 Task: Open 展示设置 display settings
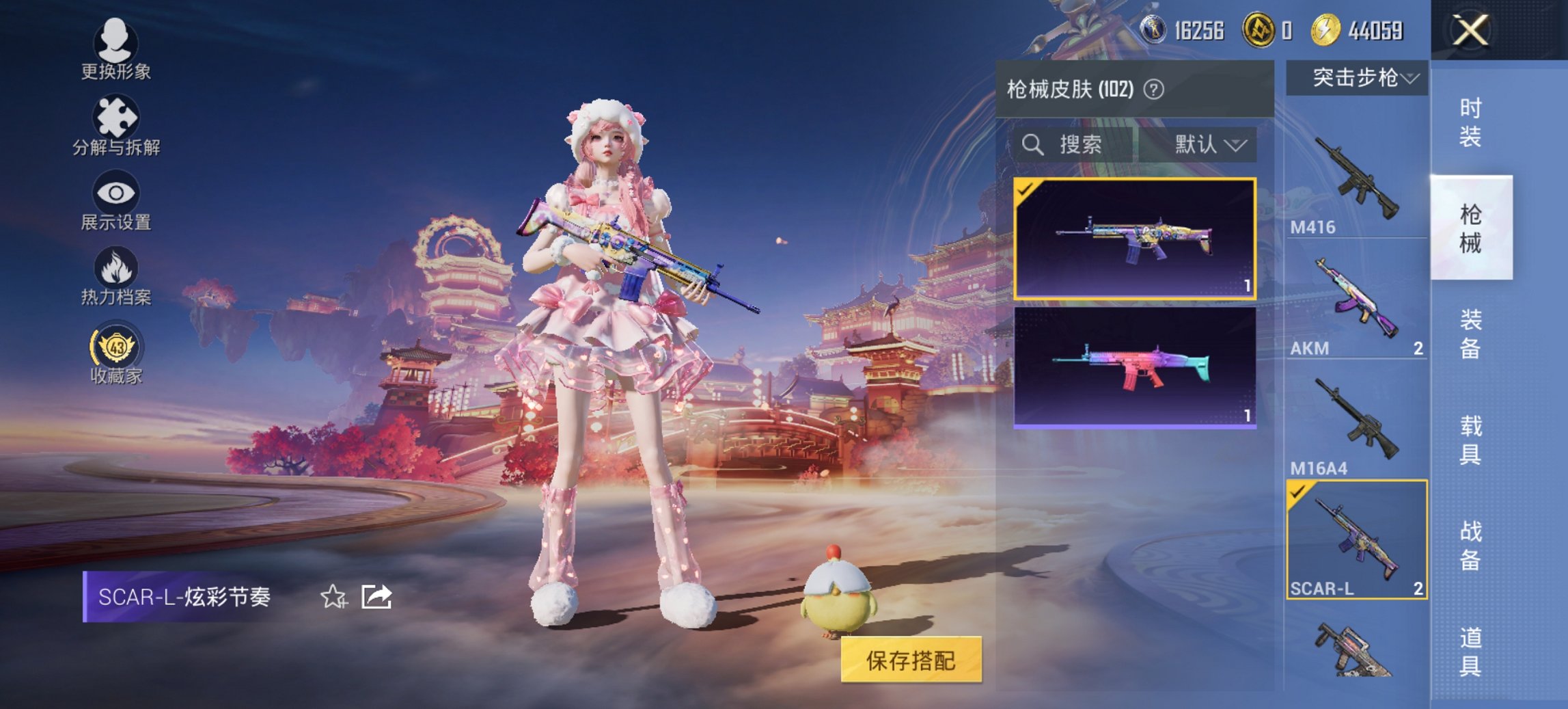pos(115,202)
